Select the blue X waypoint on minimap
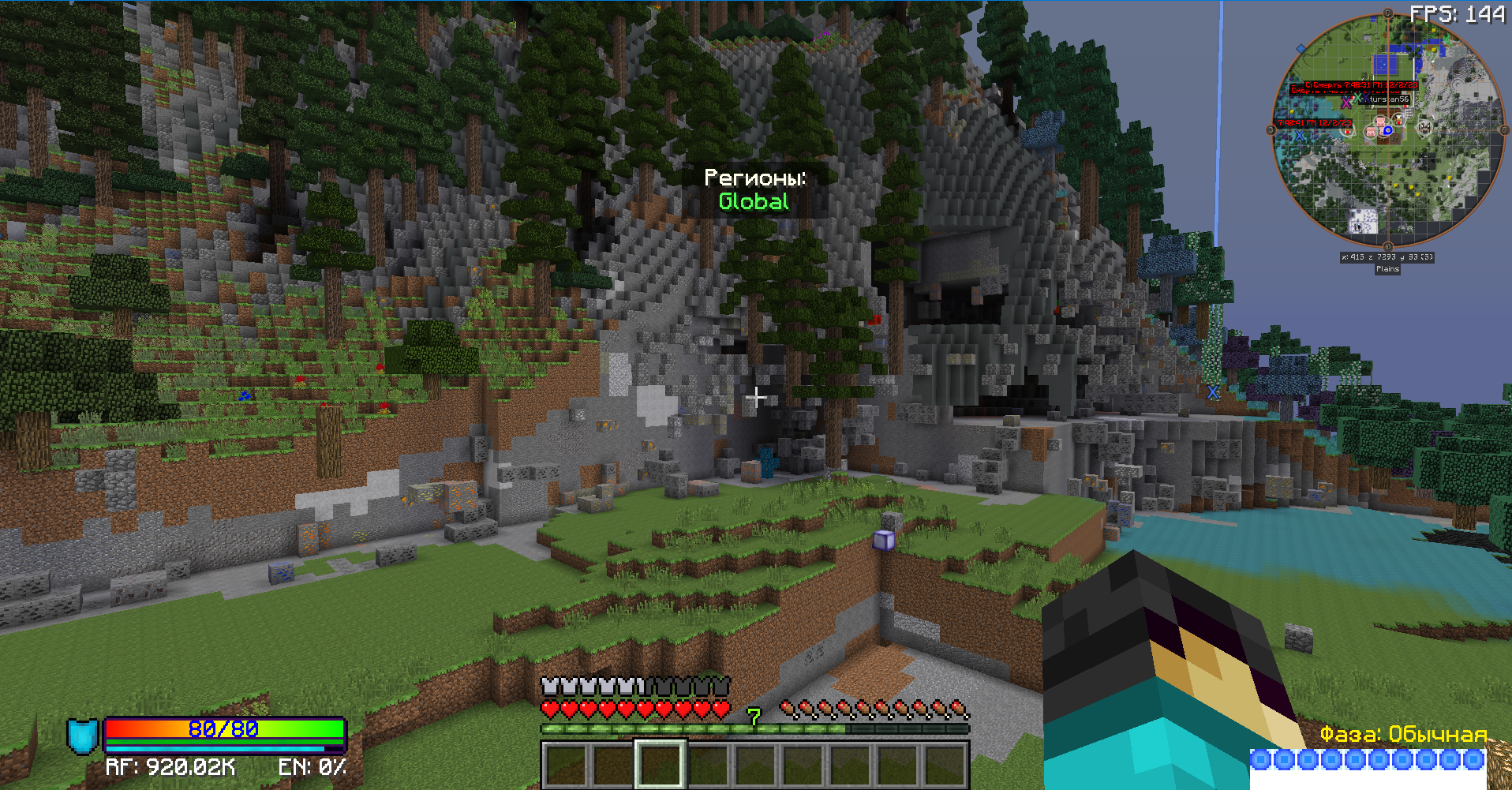1512x790 pixels. (1299, 136)
